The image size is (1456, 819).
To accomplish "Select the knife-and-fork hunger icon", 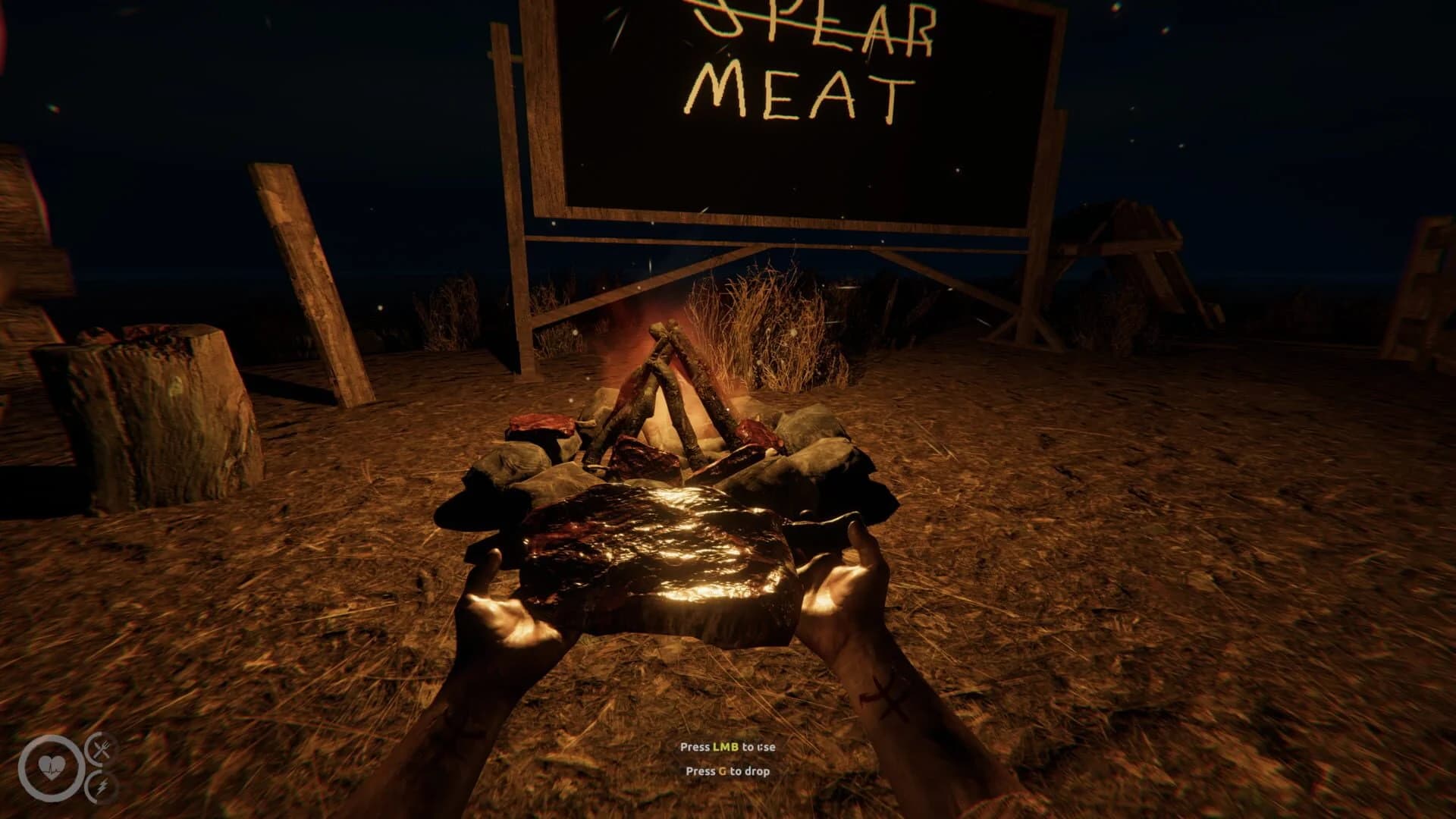I will pos(102,749).
